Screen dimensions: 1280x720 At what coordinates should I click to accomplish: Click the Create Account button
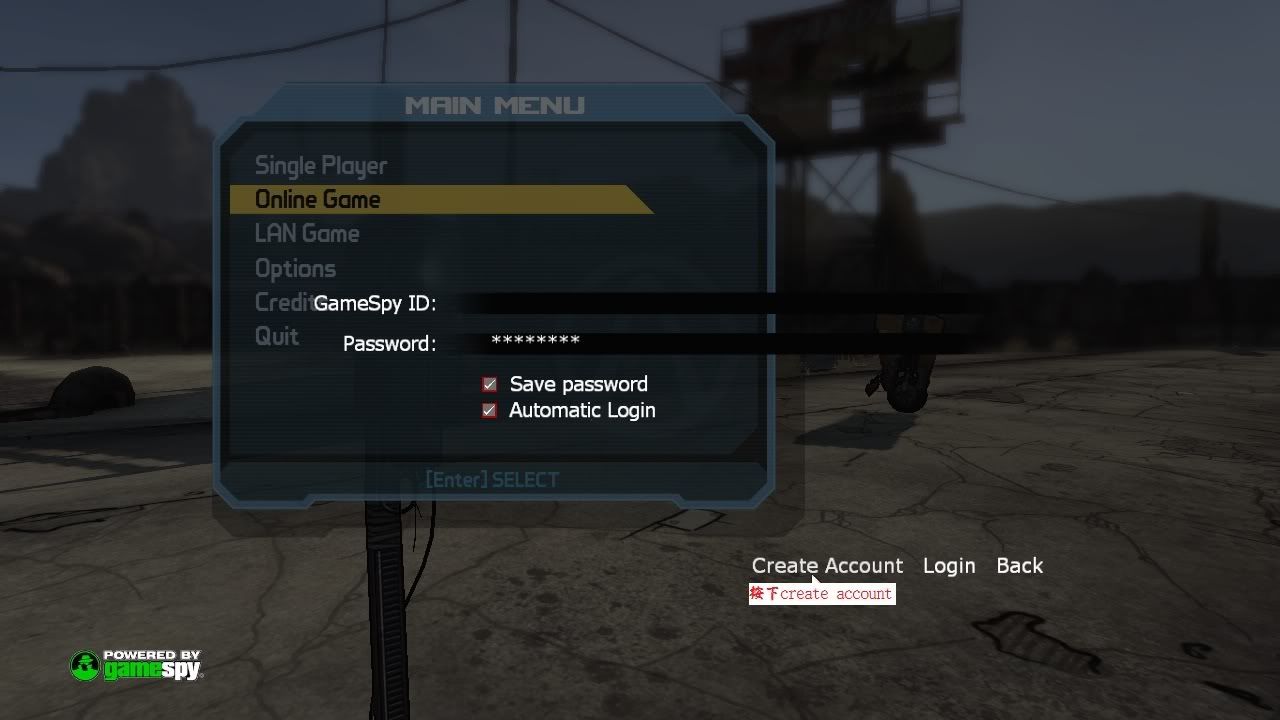tap(827, 566)
